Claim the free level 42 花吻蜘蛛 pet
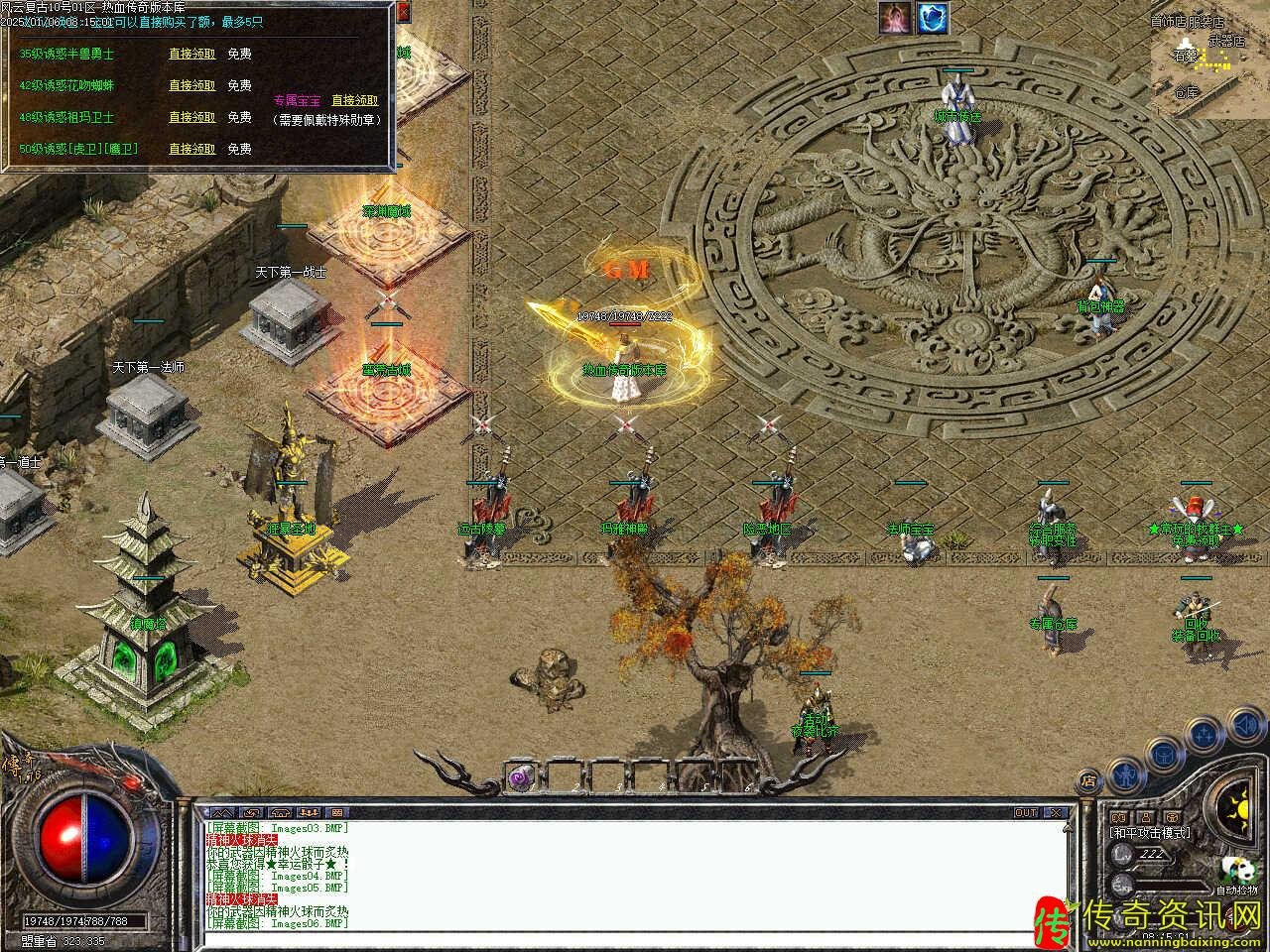Screen dimensions: 1270x952 click(x=191, y=86)
